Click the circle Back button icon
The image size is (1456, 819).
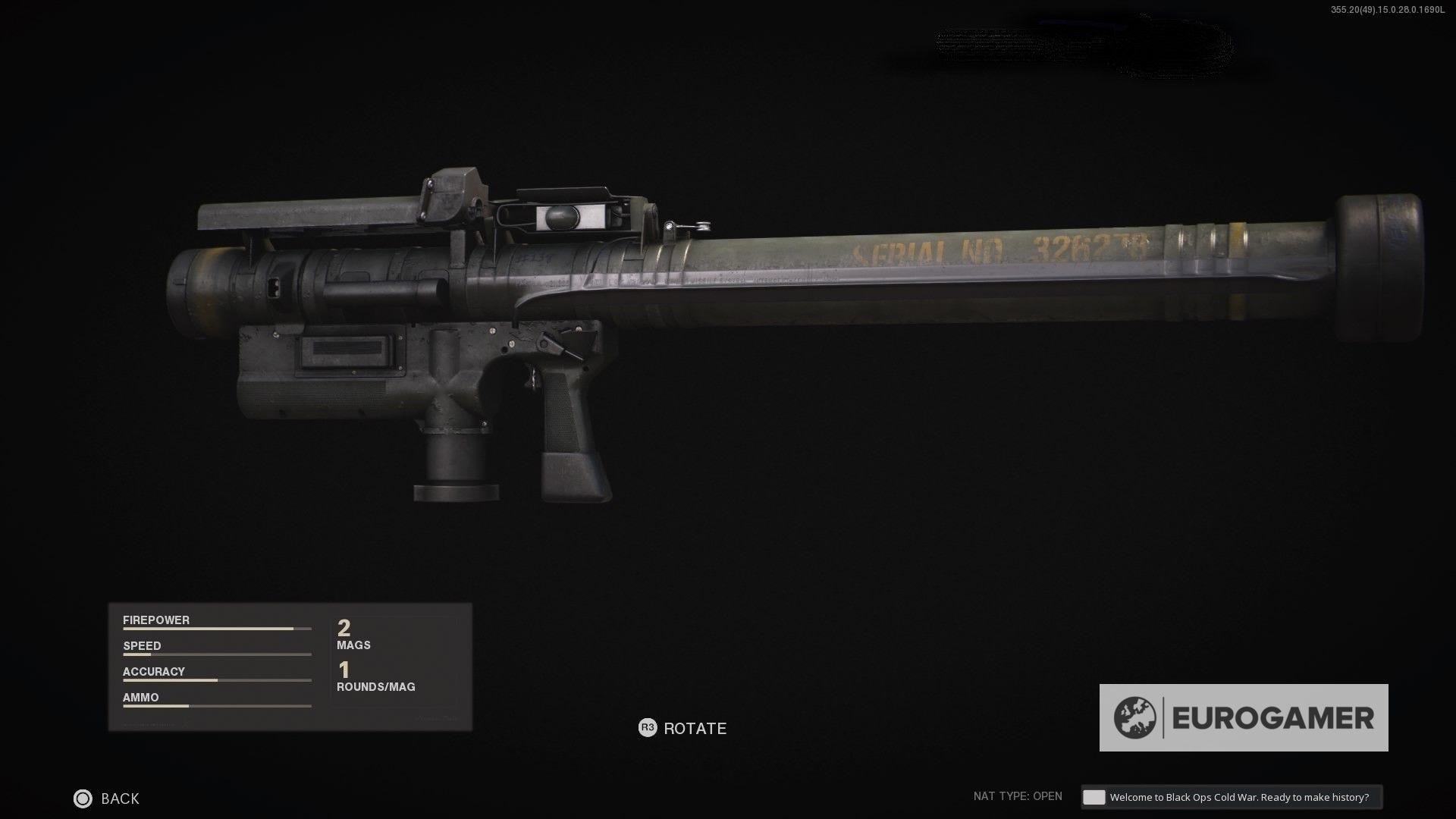pyautogui.click(x=83, y=799)
